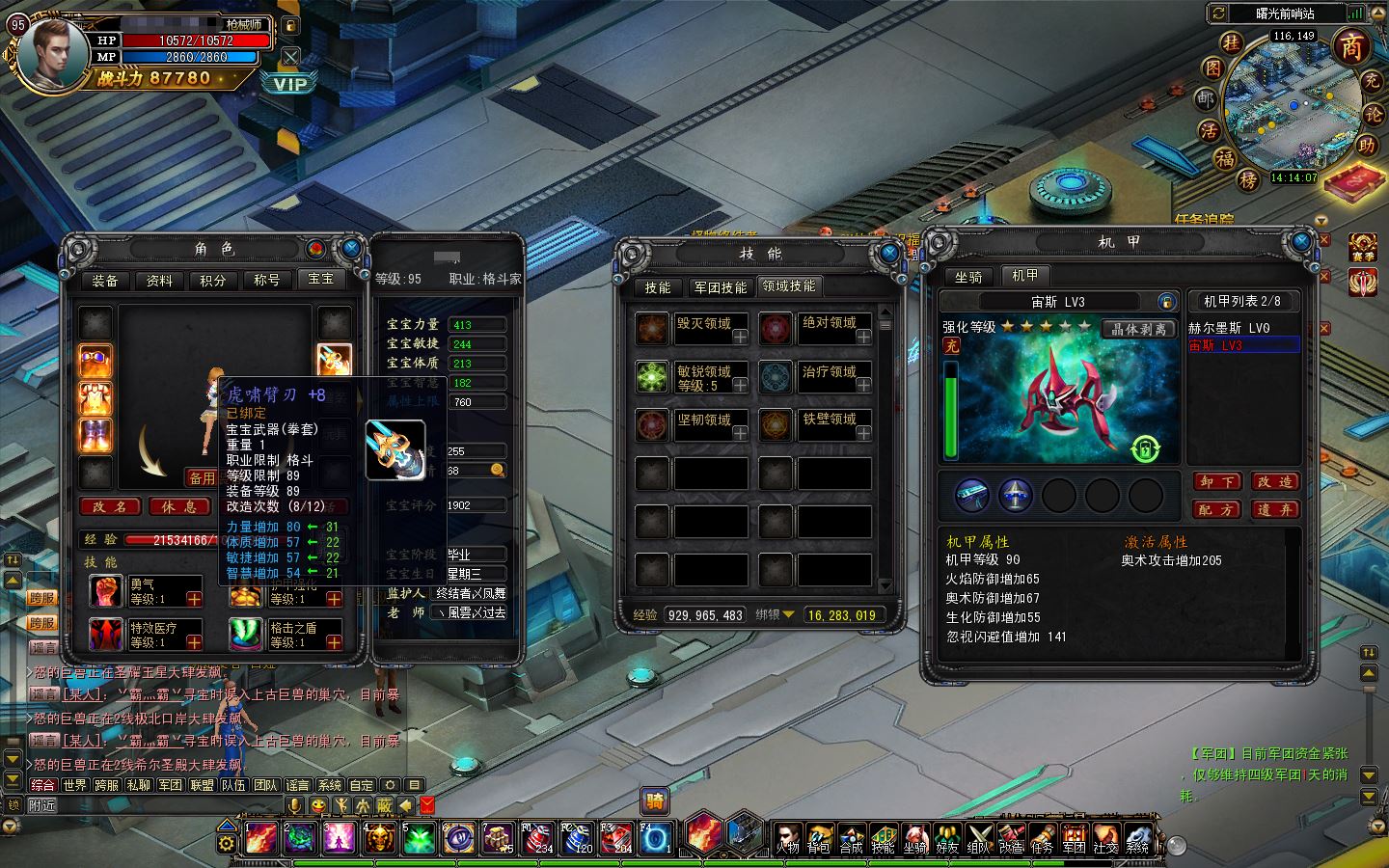
Task: Select the 改造 button in the mecha panel
Action: 1274,481
